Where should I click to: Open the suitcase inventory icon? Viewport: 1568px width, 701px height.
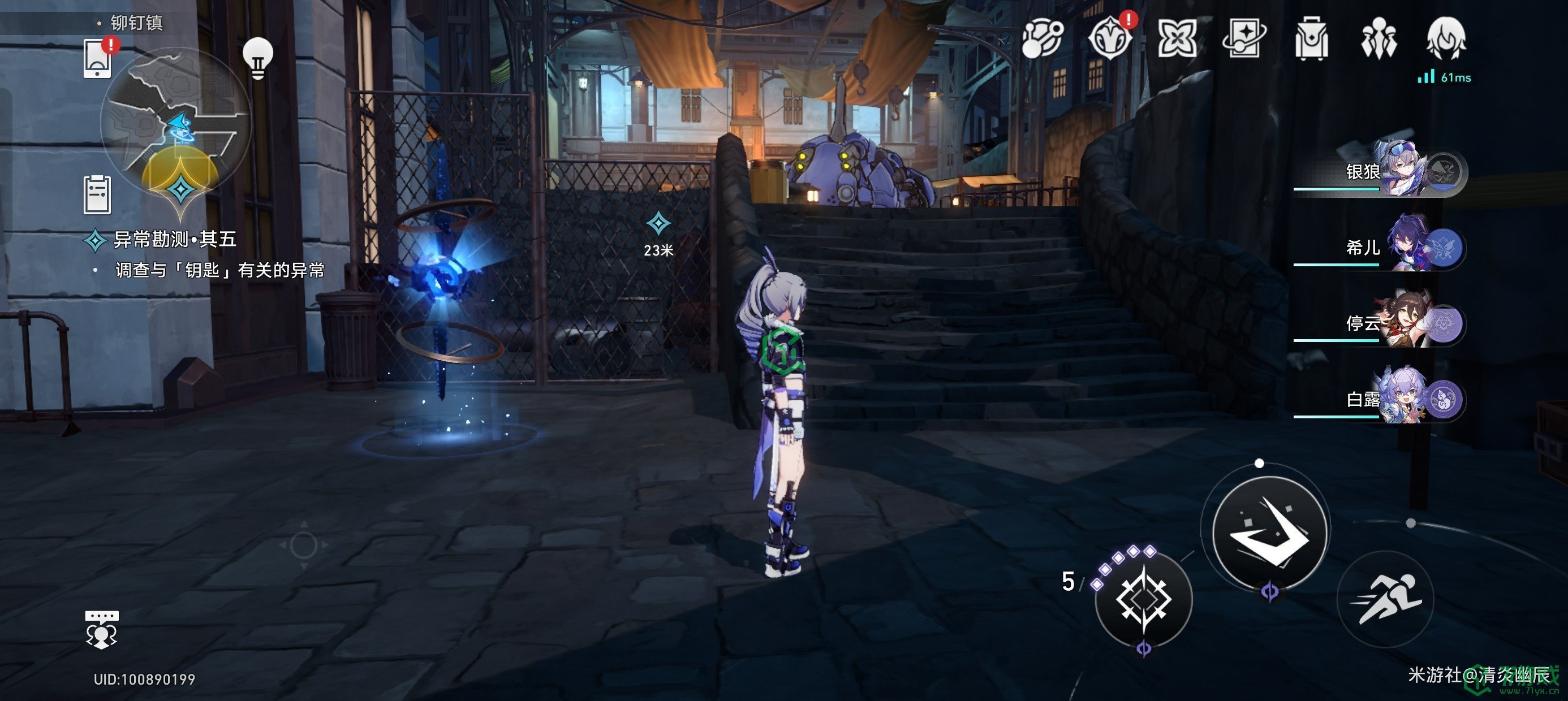1311,39
